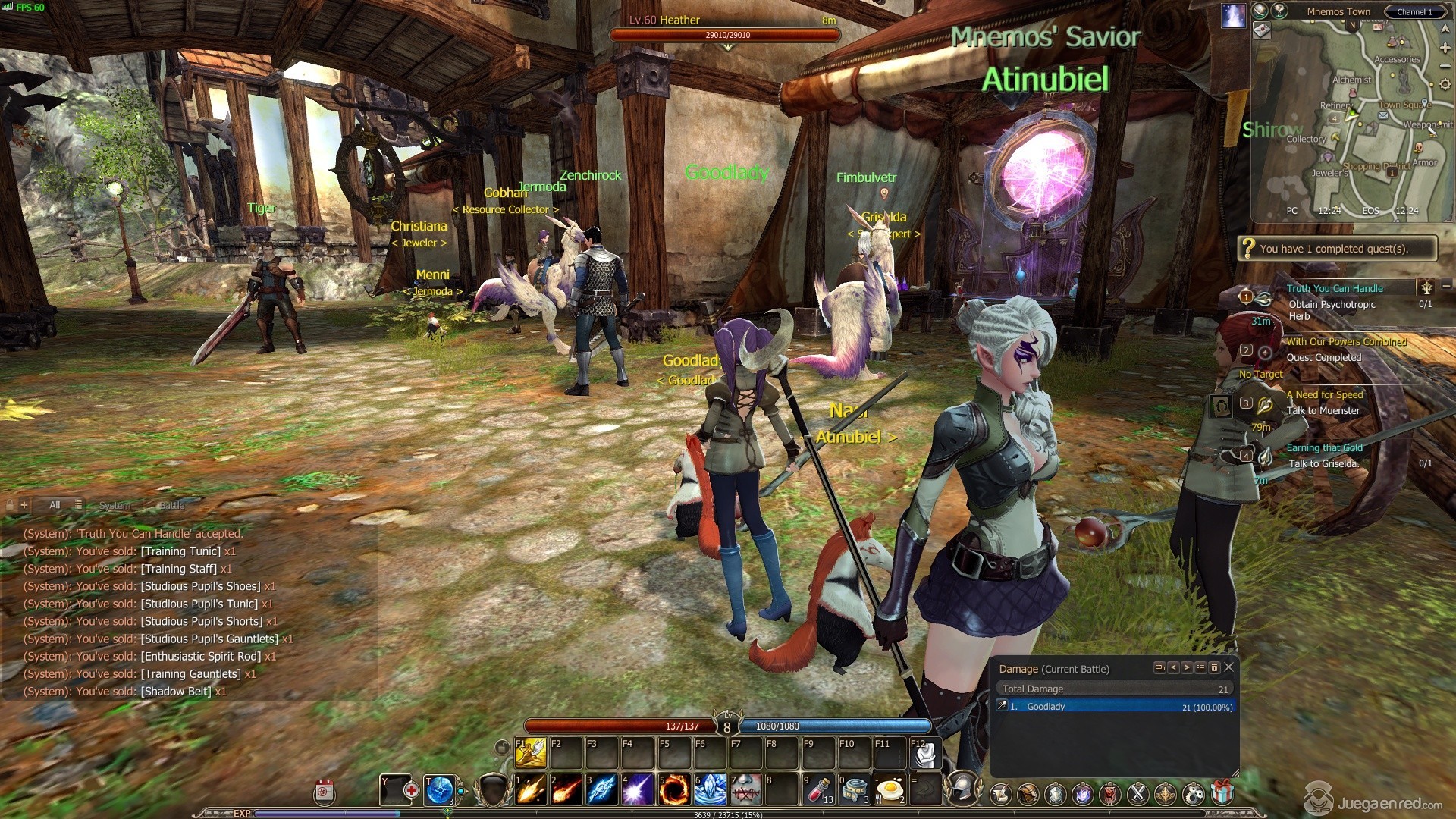Viewport: 1456px width, 819px height.
Task: Select the A Need for Speed quest
Action: click(x=1325, y=394)
